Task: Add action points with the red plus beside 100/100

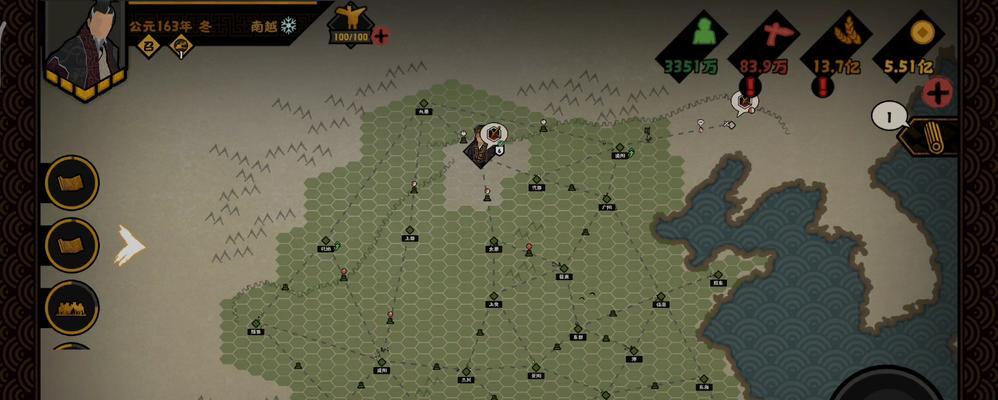Action: pos(381,36)
